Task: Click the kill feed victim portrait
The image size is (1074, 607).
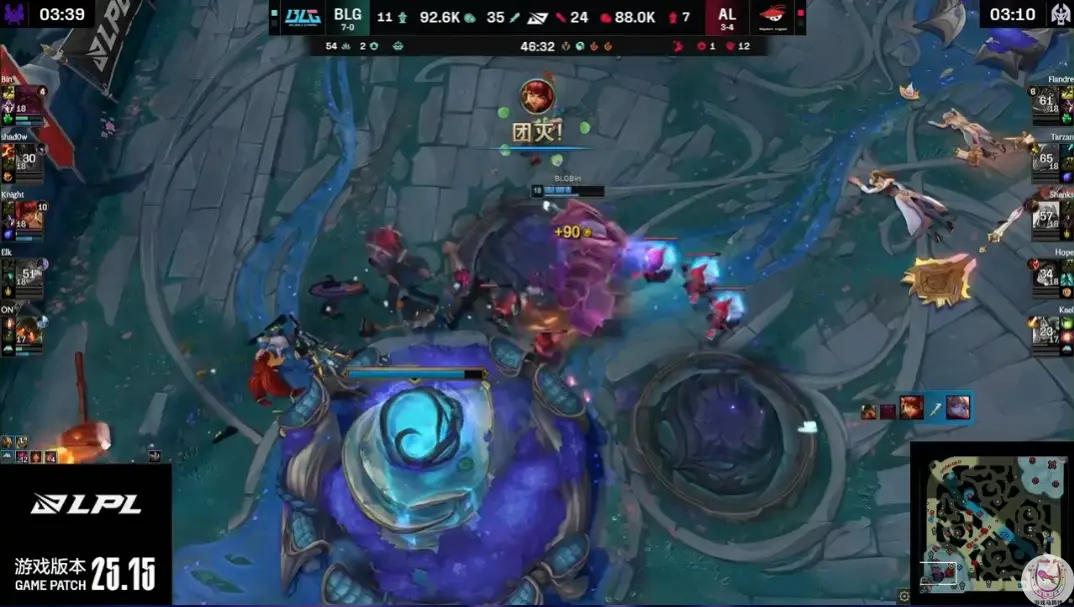Action: click(958, 407)
